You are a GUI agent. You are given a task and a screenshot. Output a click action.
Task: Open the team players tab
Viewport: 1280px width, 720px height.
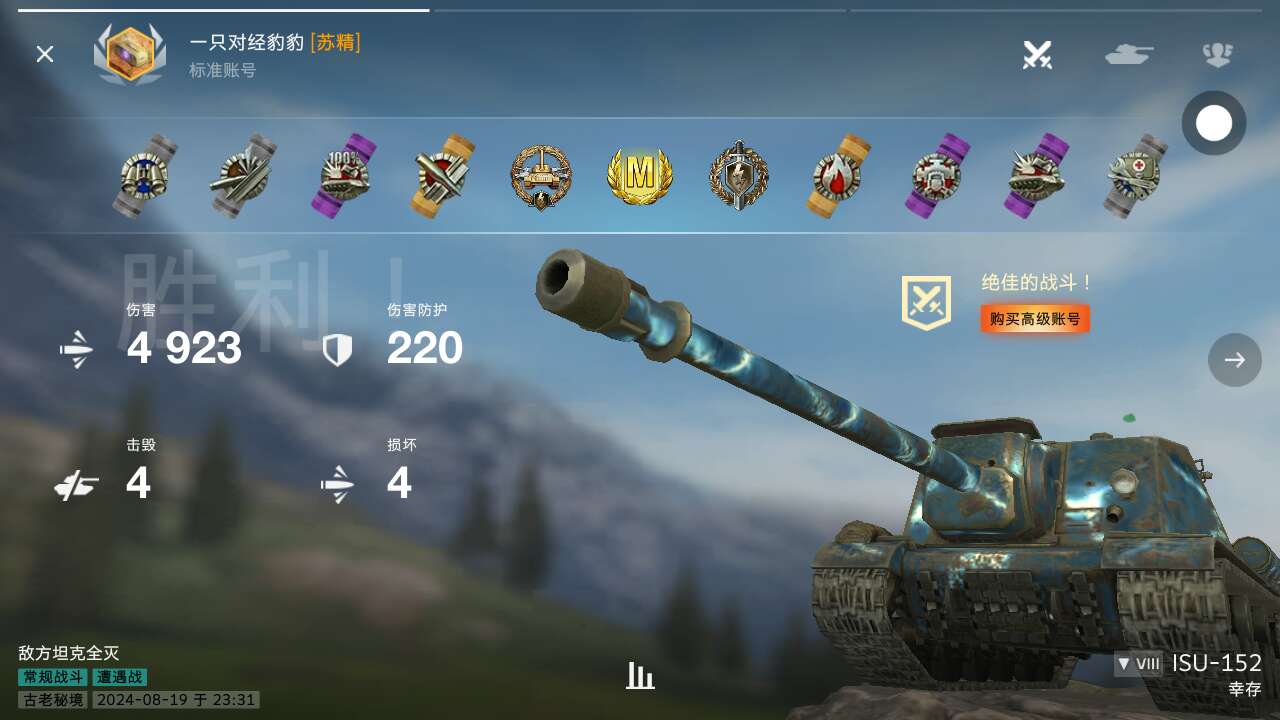coord(1217,54)
